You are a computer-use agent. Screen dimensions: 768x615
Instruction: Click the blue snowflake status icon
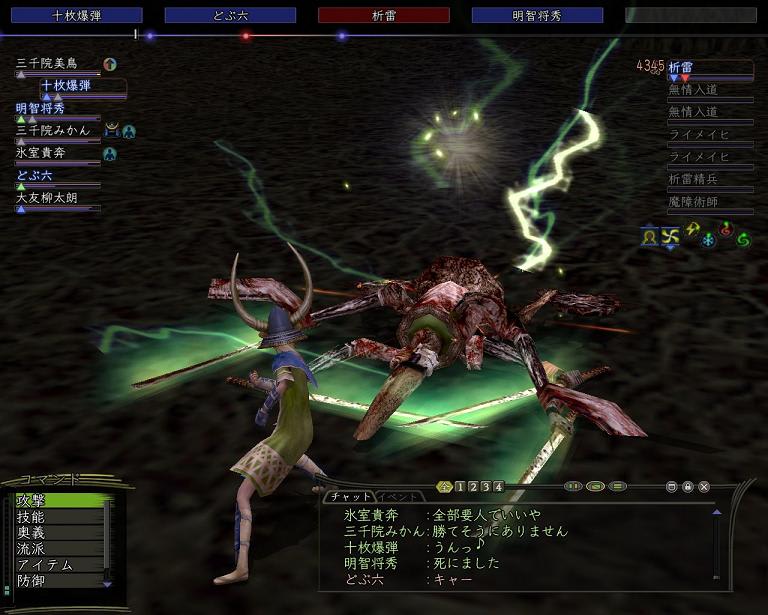[707, 240]
